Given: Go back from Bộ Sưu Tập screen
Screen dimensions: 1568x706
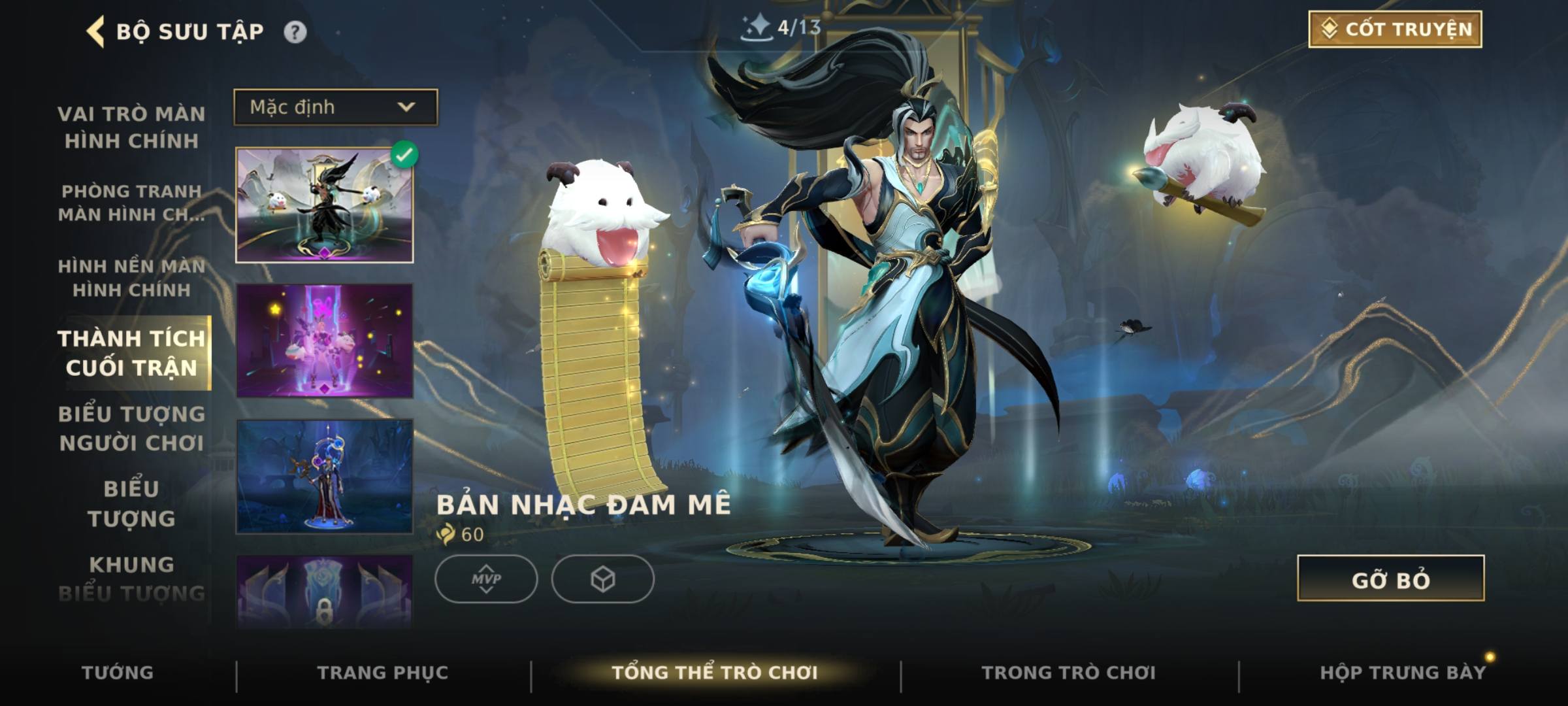Looking at the screenshot, I should (x=96, y=31).
